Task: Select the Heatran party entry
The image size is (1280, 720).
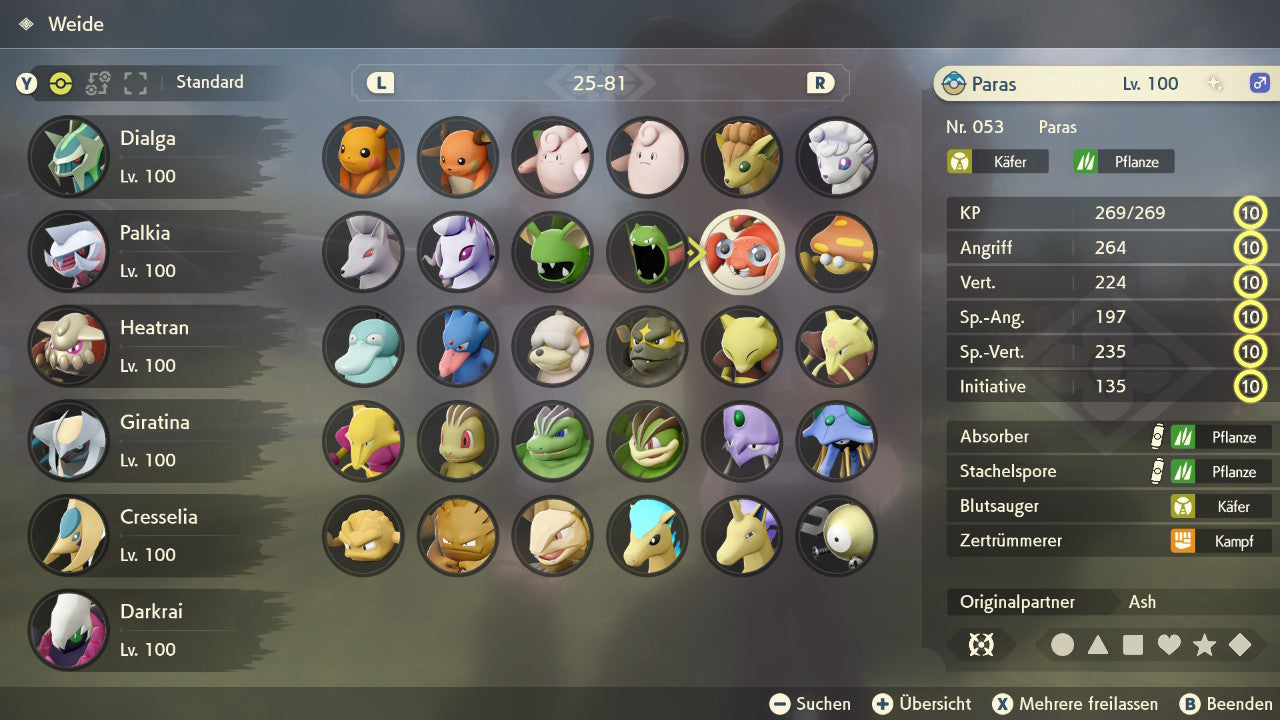Action: coord(150,346)
